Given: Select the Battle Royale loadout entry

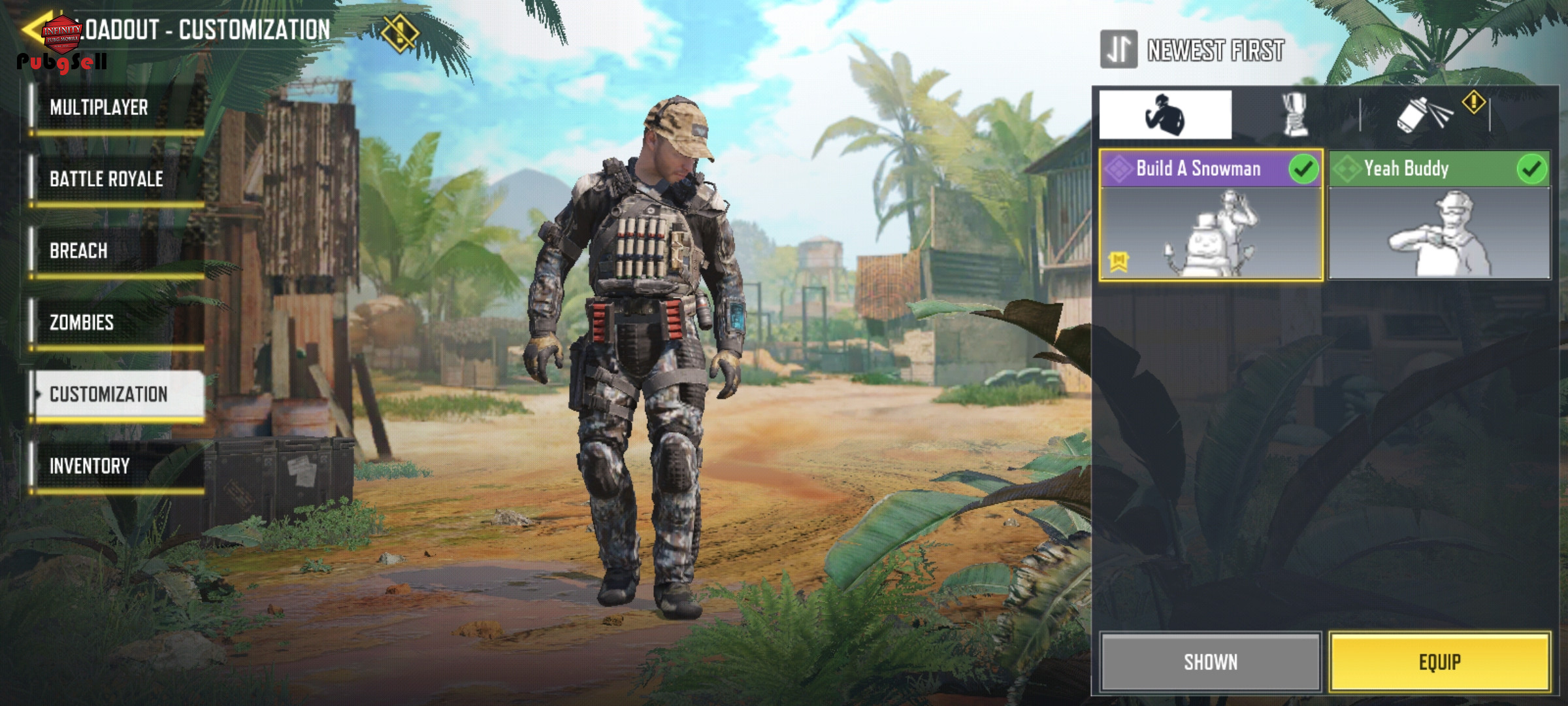Looking at the screenshot, I should (118, 179).
